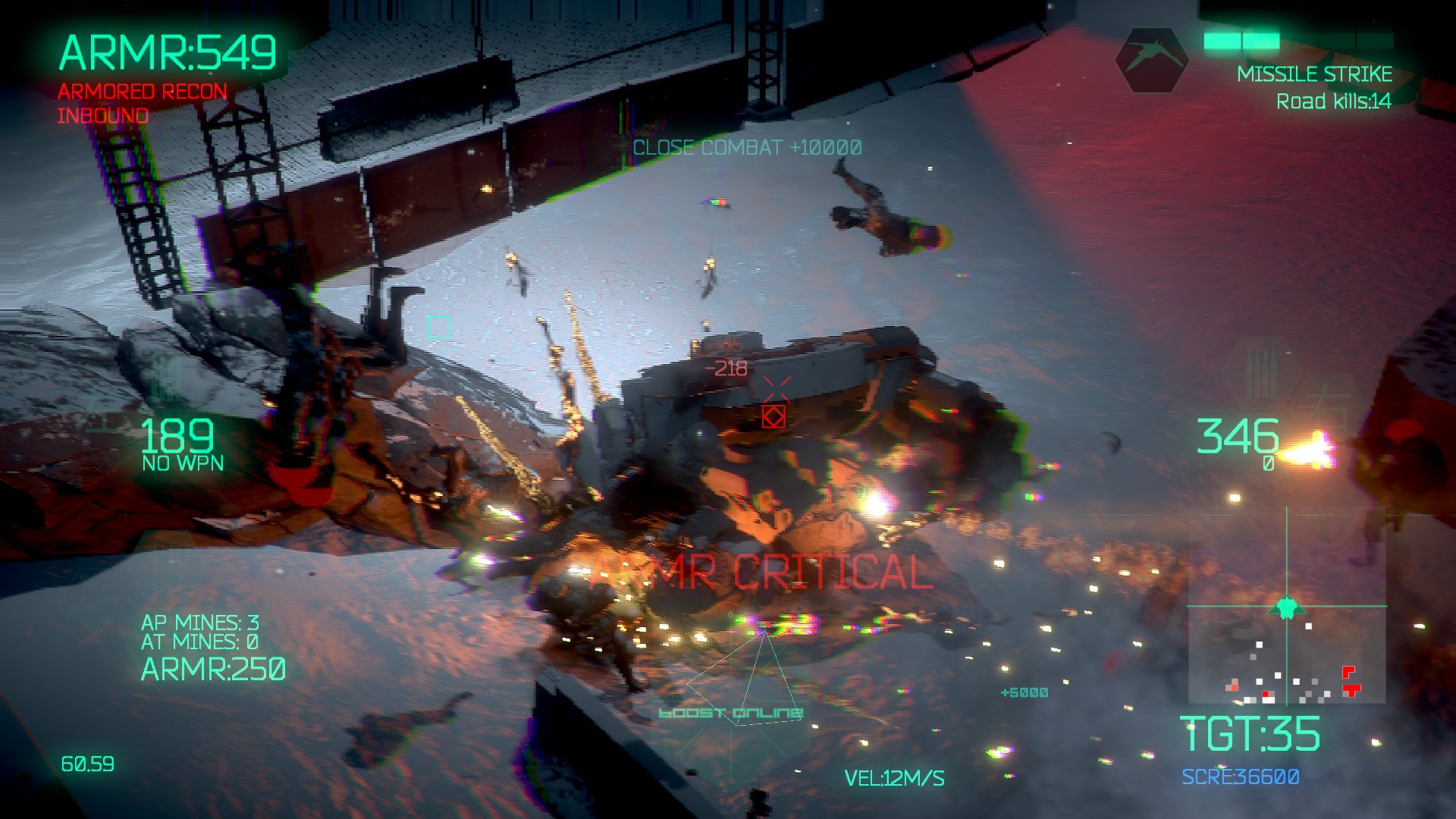Click the red diamond target lock marker
Screen dimensions: 1456x819
click(x=773, y=416)
